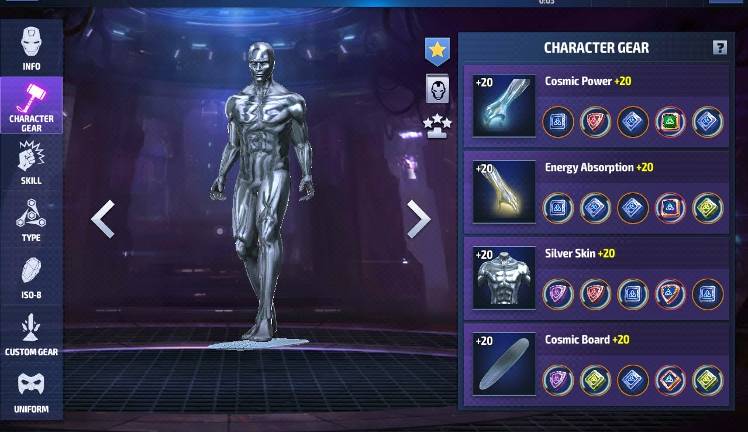Click the left arrow for previous character
This screenshot has width=748, height=432.
click(103, 219)
